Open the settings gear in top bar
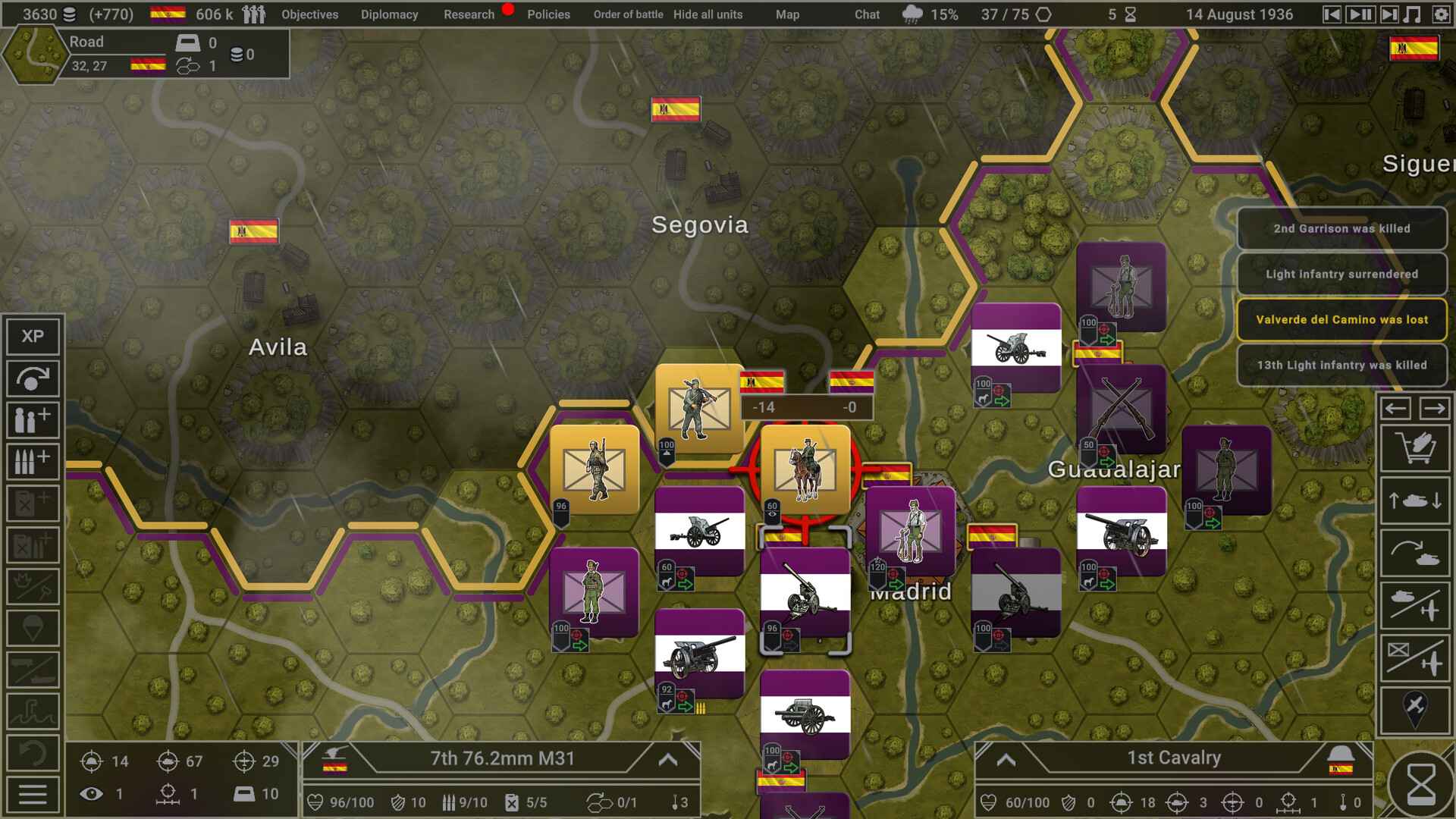 pos(1440,13)
